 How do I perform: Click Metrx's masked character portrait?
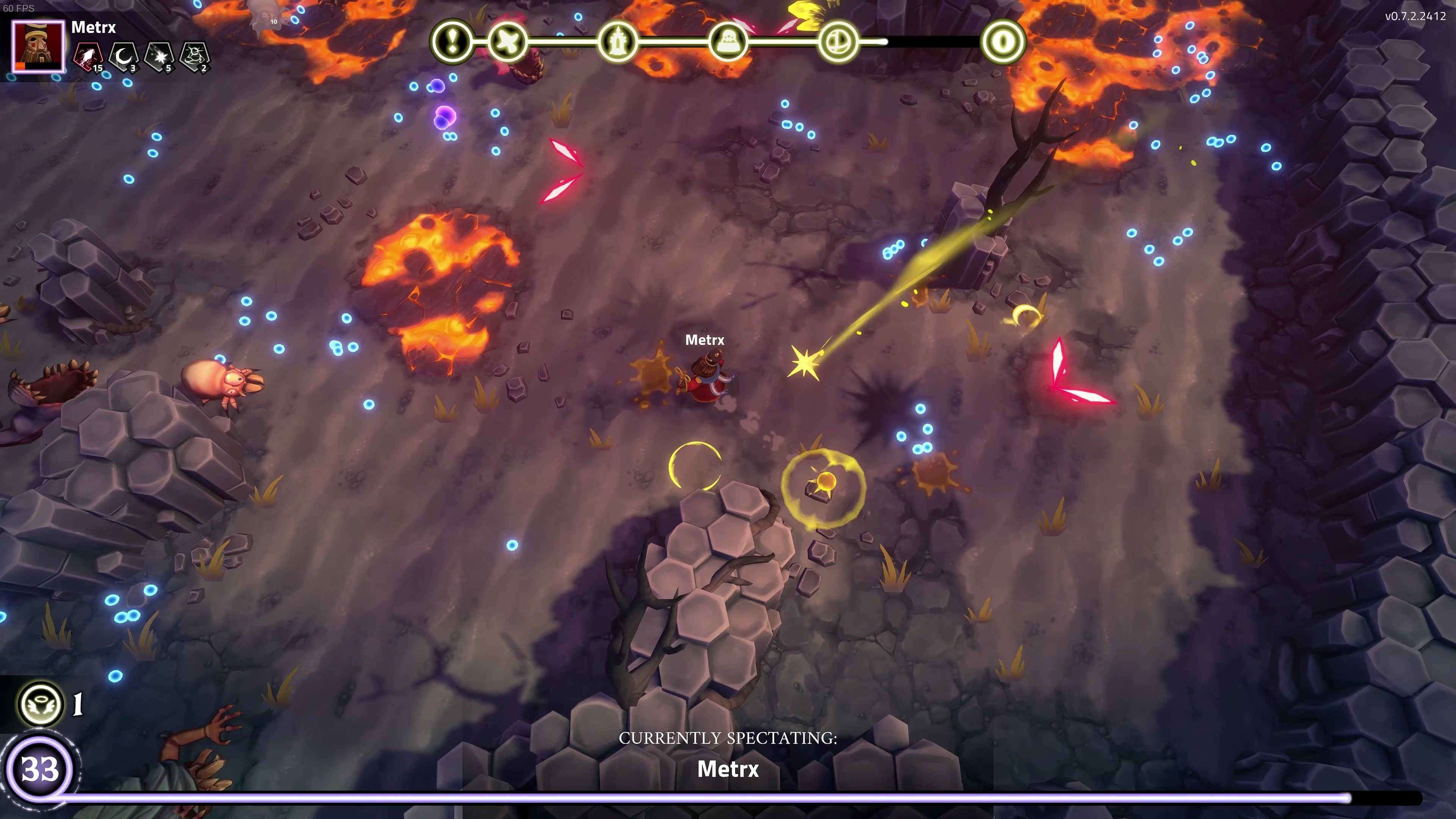point(38,47)
